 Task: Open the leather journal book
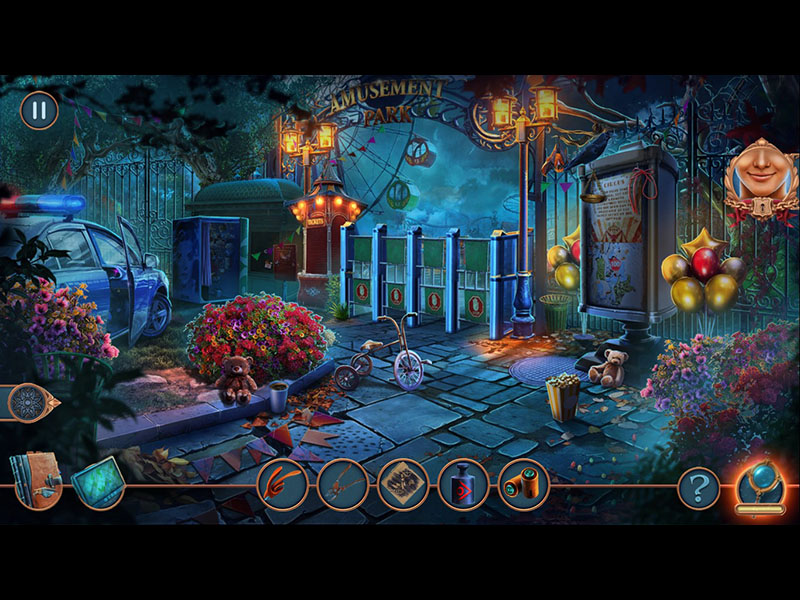coord(37,480)
